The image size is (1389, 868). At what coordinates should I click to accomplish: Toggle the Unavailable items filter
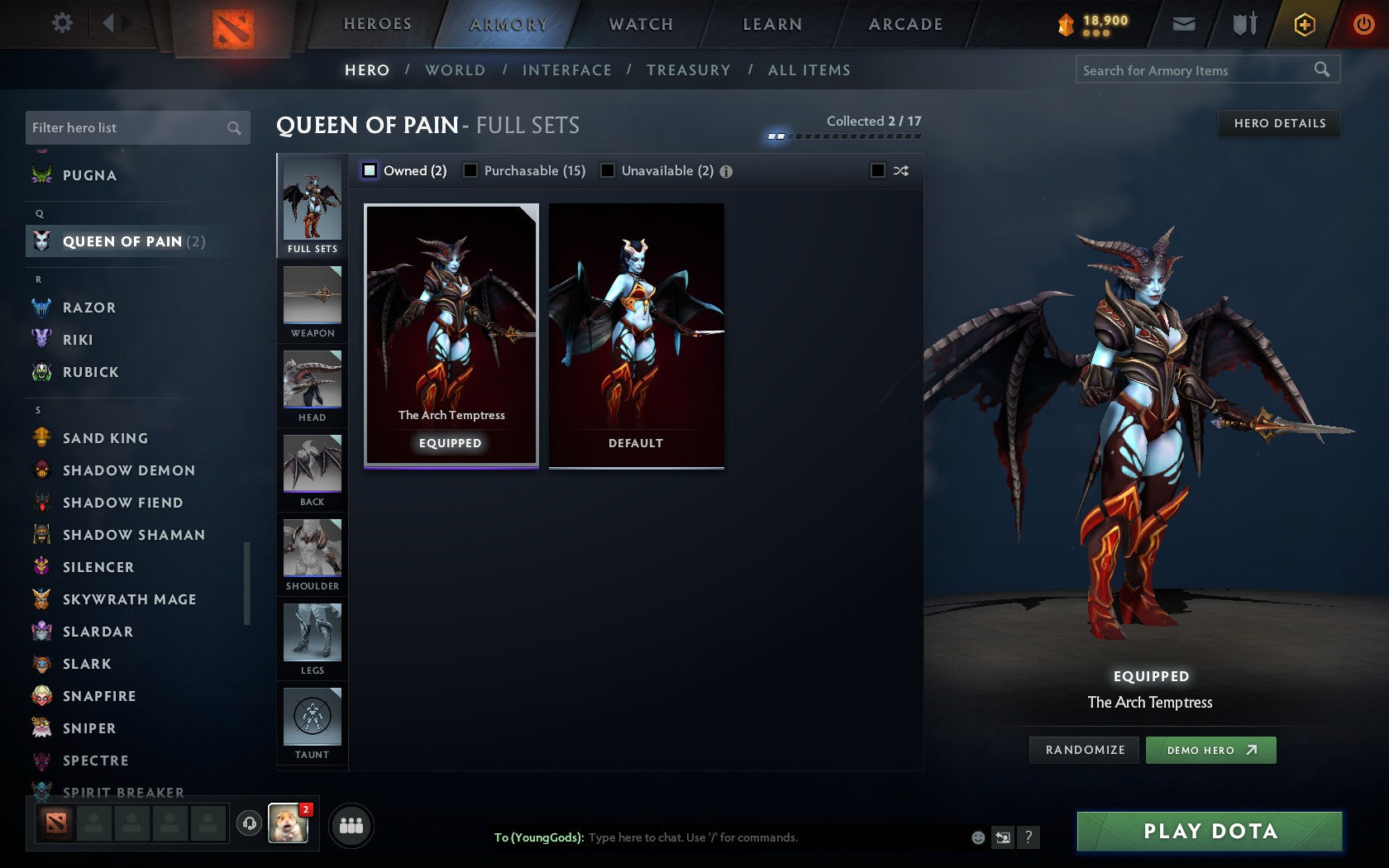pyautogui.click(x=609, y=170)
